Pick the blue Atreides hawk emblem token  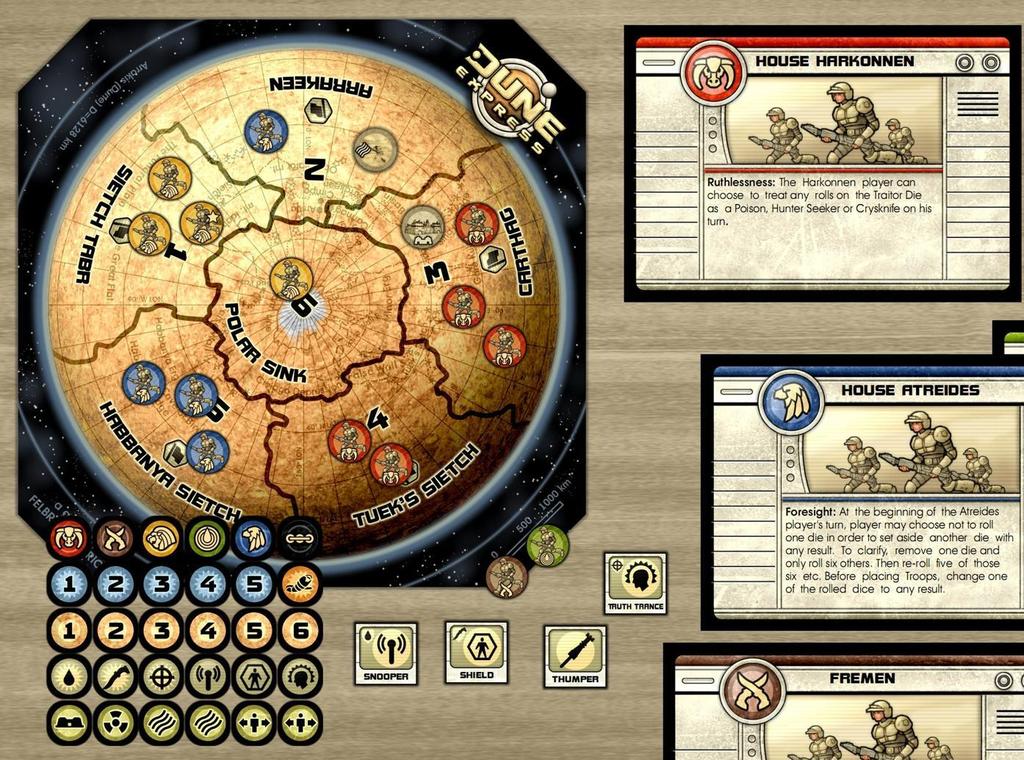[253, 539]
